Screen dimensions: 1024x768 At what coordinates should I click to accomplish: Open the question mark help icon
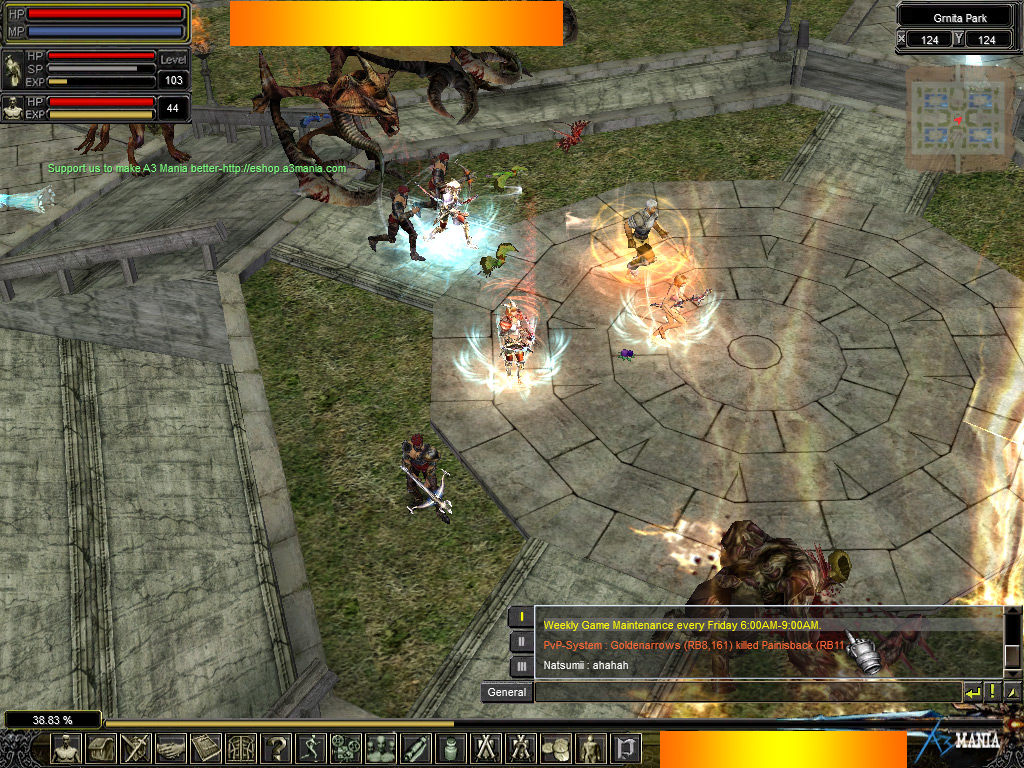(x=276, y=748)
